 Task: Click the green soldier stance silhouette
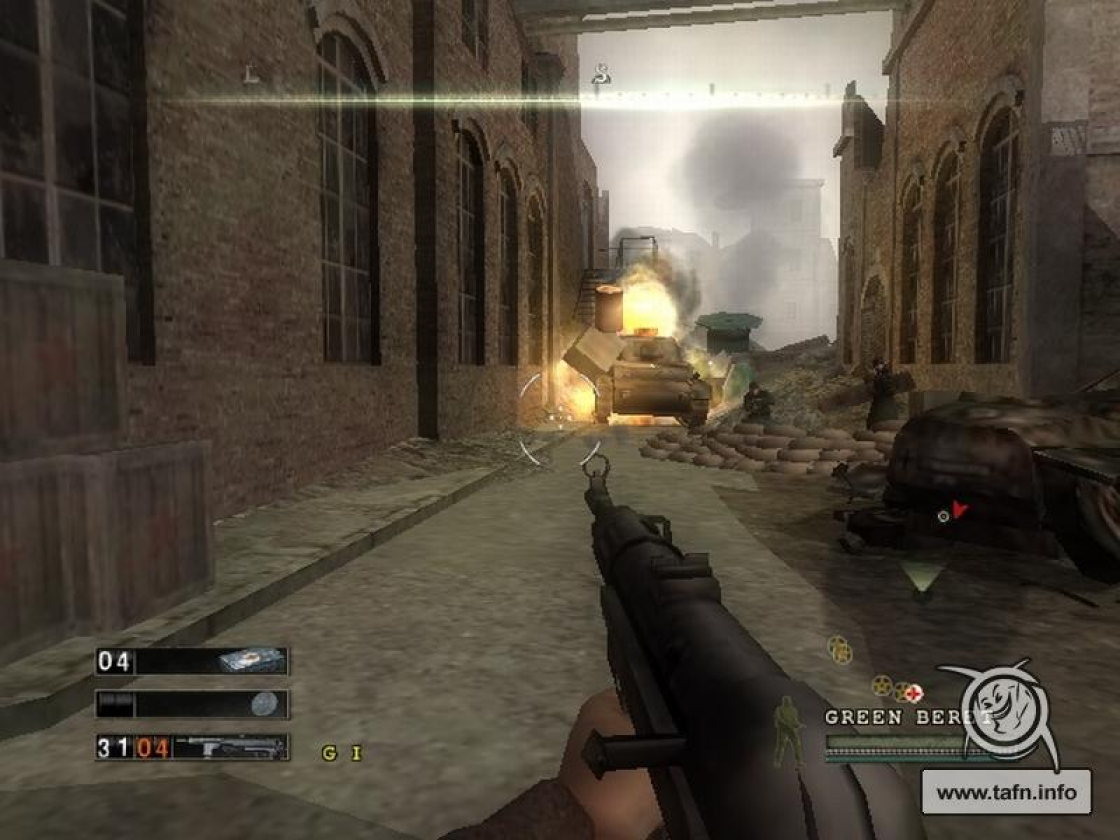tap(790, 732)
